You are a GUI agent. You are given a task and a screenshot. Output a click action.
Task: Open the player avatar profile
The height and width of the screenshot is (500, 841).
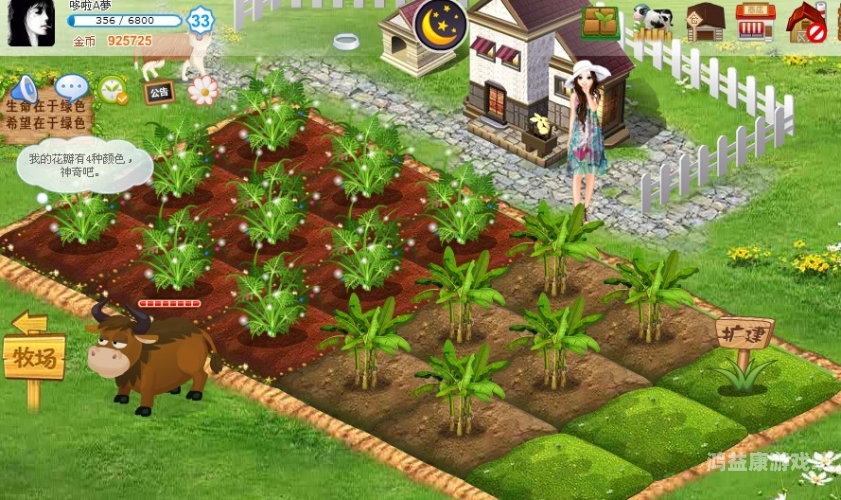31,23
